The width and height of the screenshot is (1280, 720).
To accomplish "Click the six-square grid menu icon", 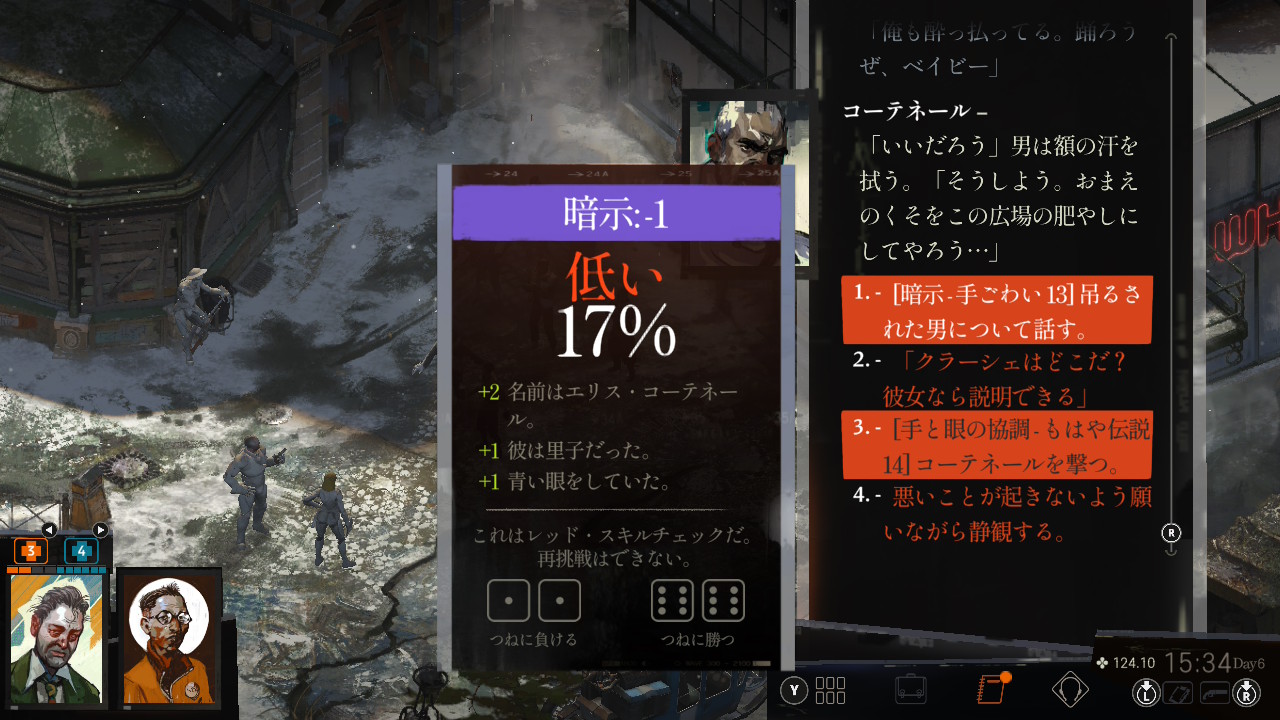I will click(830, 690).
